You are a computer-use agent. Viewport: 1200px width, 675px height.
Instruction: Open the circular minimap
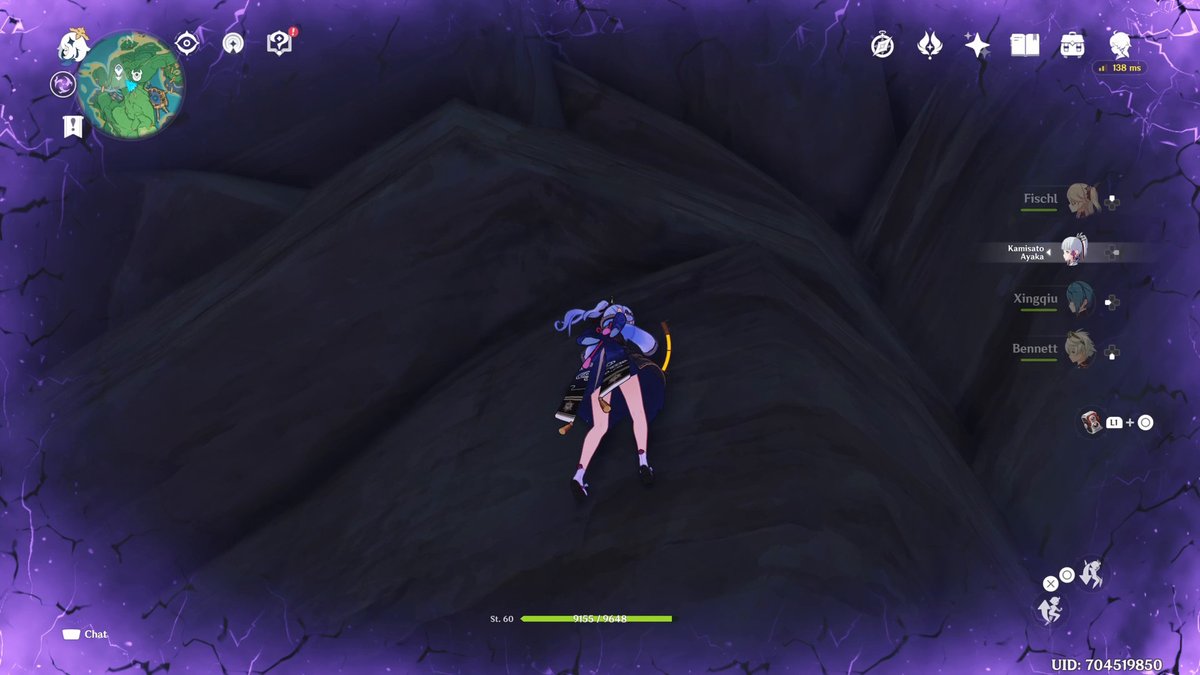click(x=131, y=84)
